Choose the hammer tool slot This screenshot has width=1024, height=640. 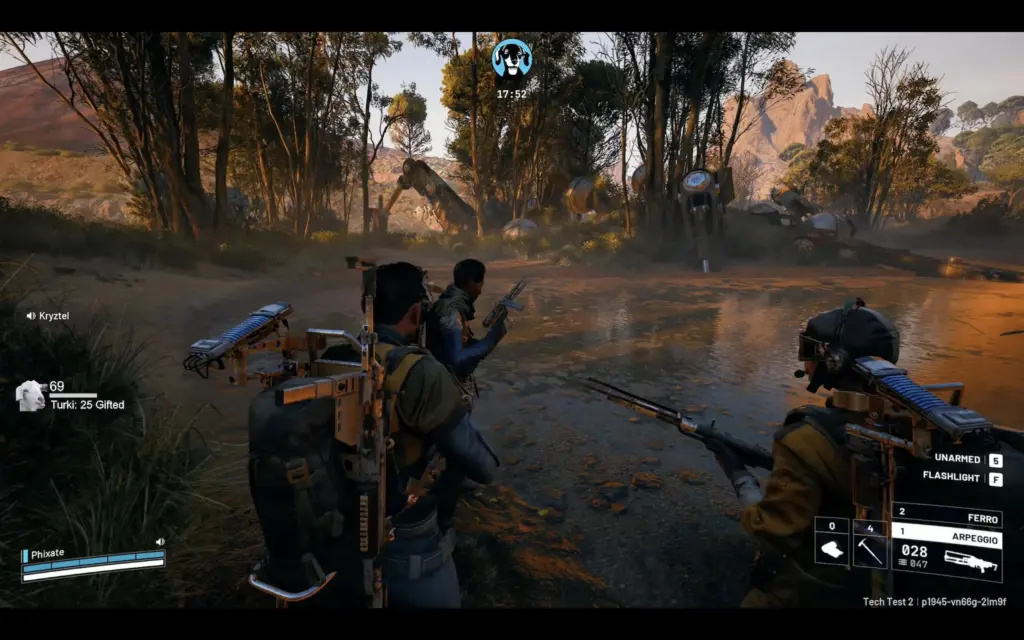click(870, 548)
